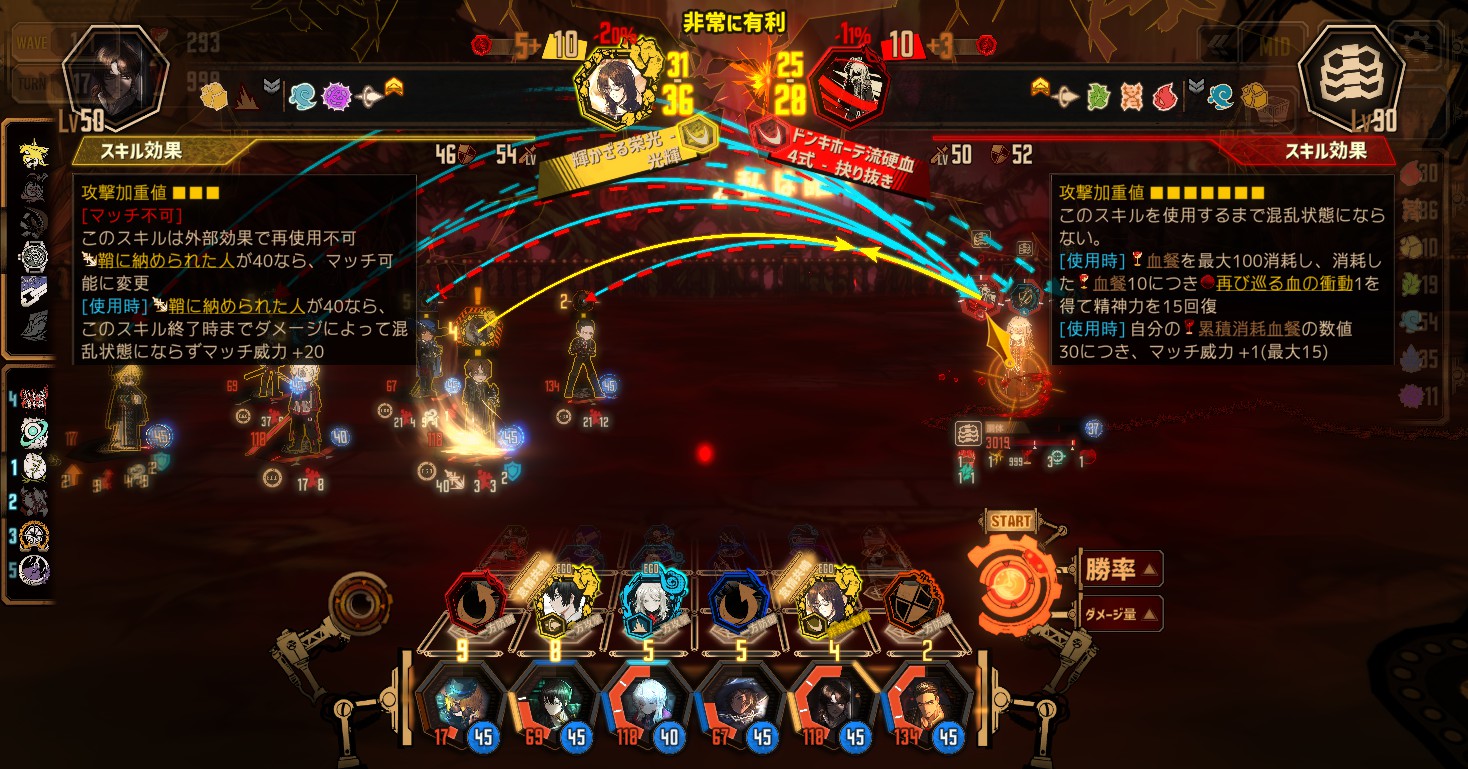Choose the yellow EGO skill above speed 8
This screenshot has width=1468, height=769.
pos(561,603)
